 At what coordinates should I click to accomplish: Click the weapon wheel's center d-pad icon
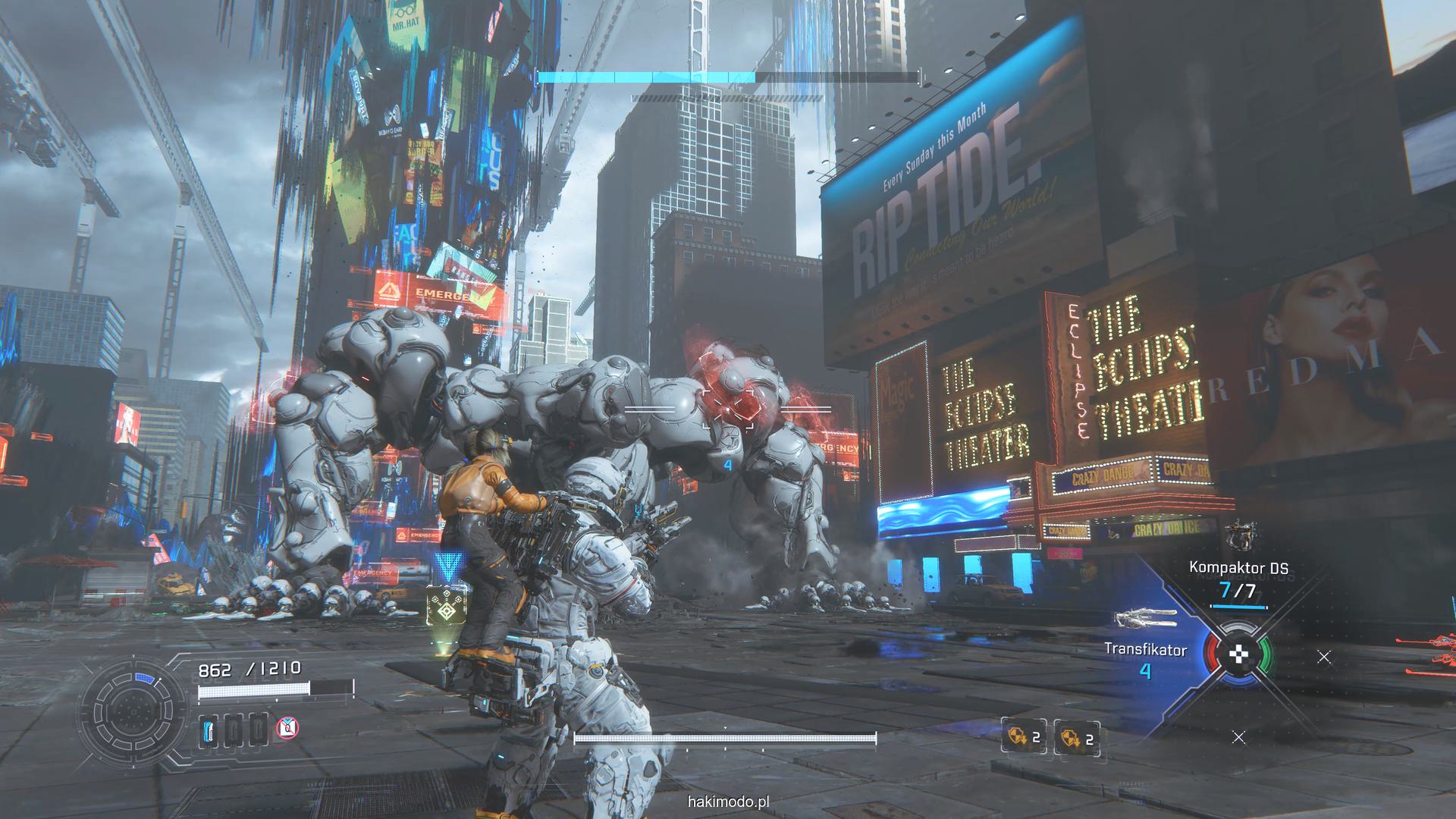pos(1240,655)
